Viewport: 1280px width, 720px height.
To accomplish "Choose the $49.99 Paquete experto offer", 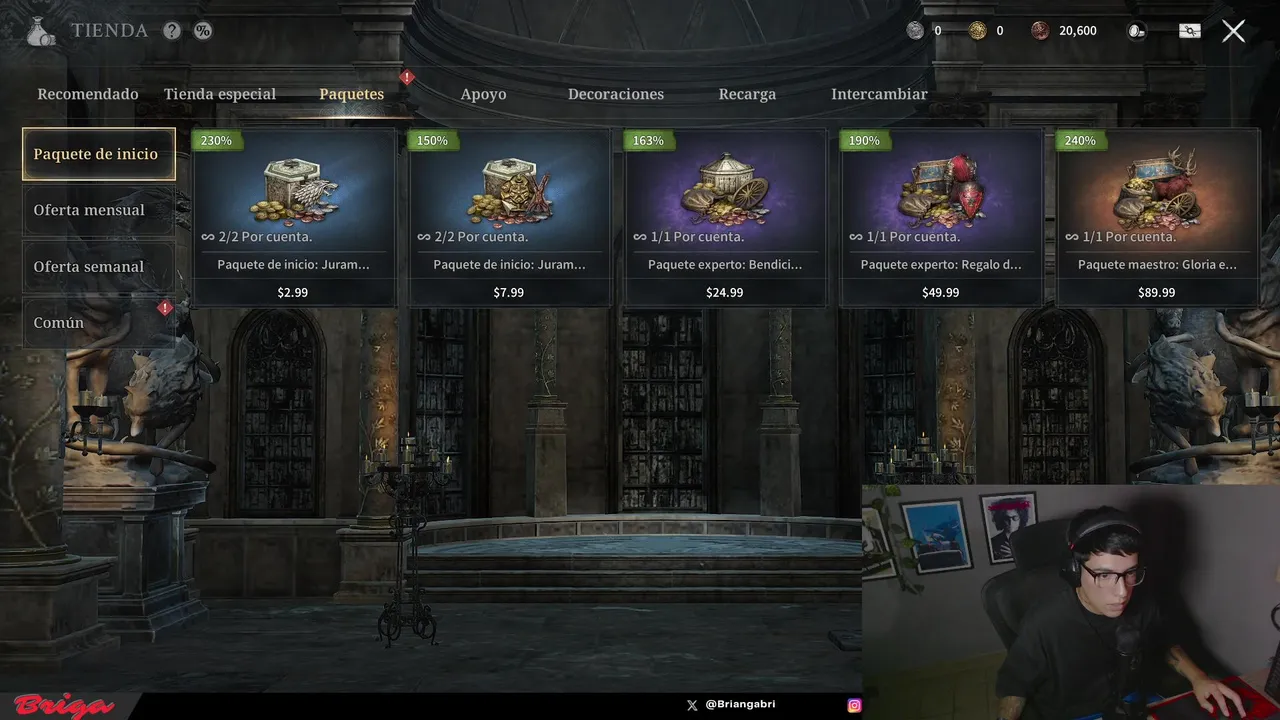I will tap(941, 217).
